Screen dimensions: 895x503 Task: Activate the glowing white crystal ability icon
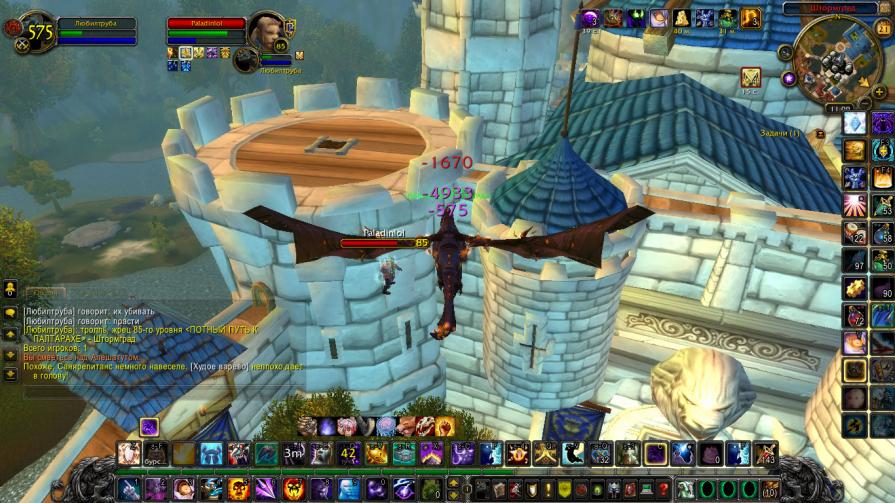[x=855, y=123]
